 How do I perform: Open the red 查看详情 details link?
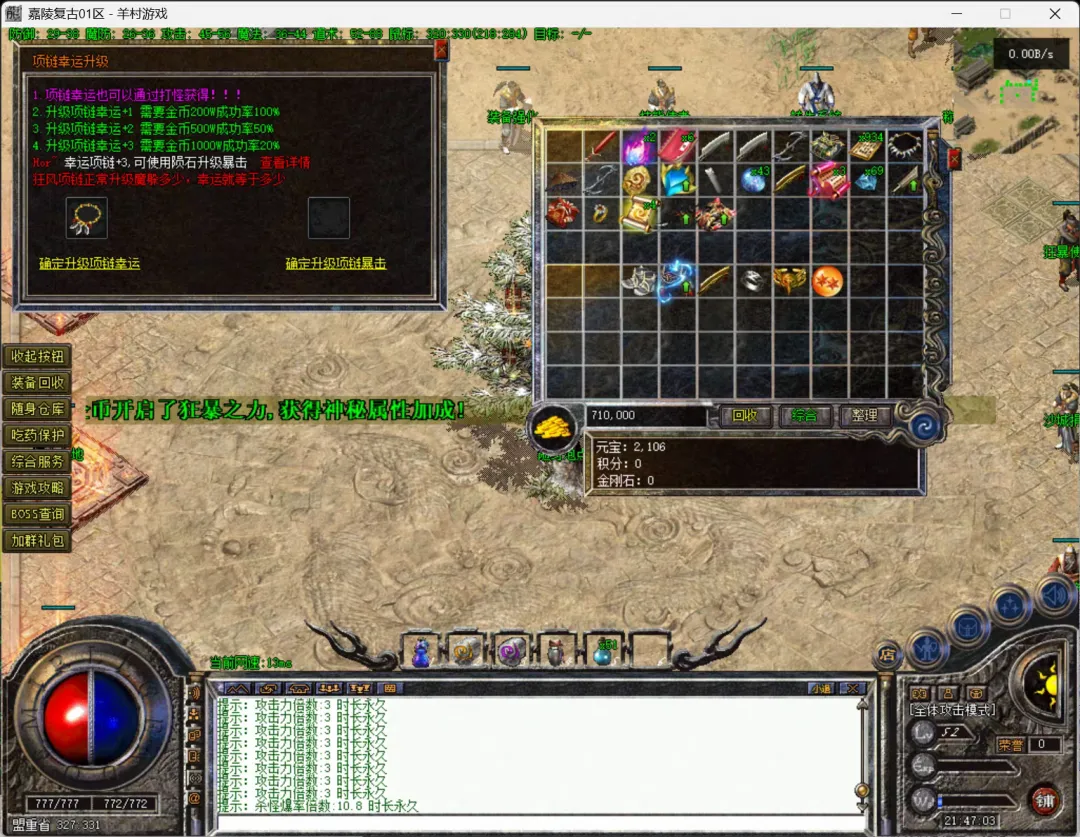(285, 162)
